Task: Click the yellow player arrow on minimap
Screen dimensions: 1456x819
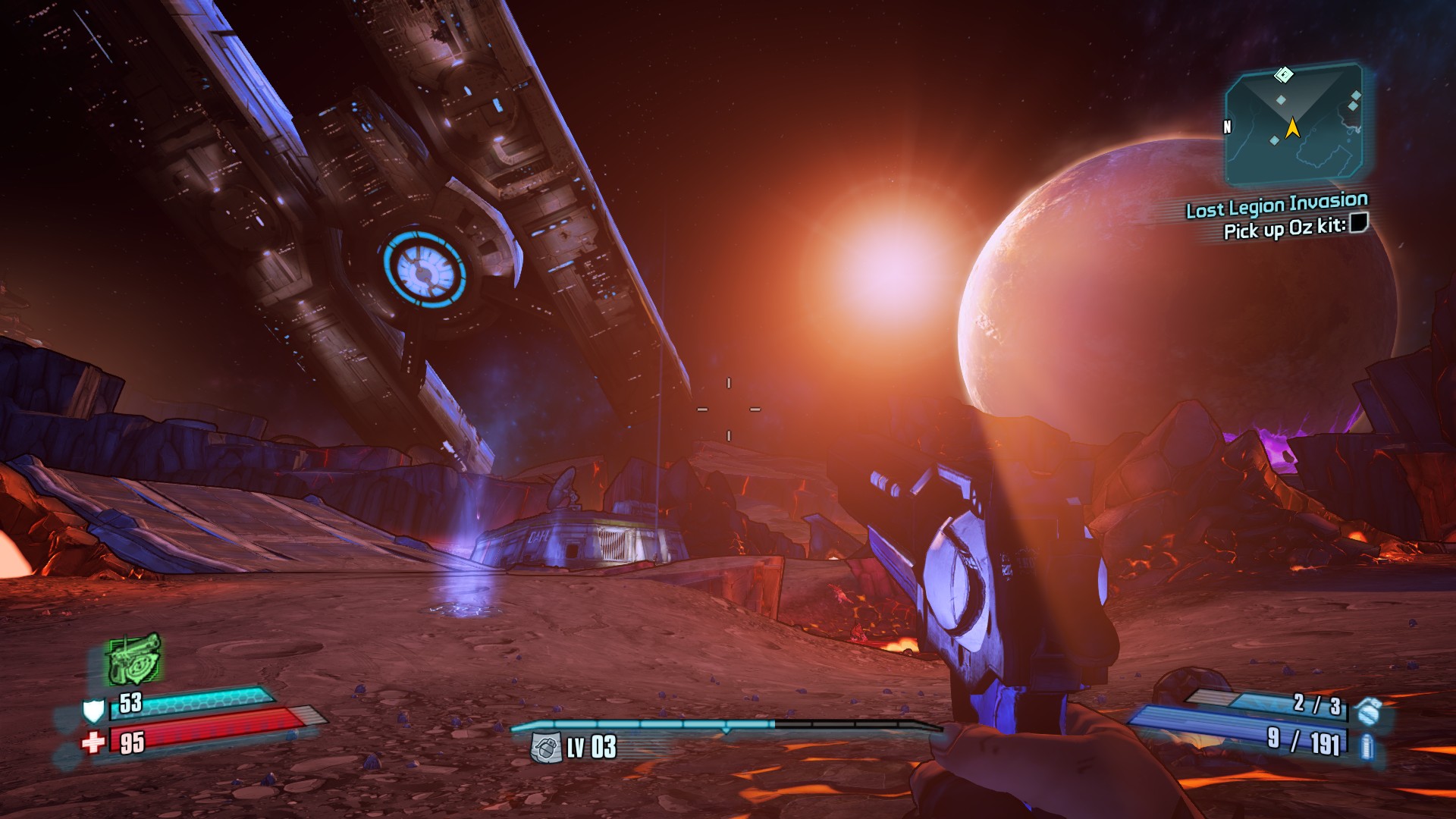Action: point(1292,127)
